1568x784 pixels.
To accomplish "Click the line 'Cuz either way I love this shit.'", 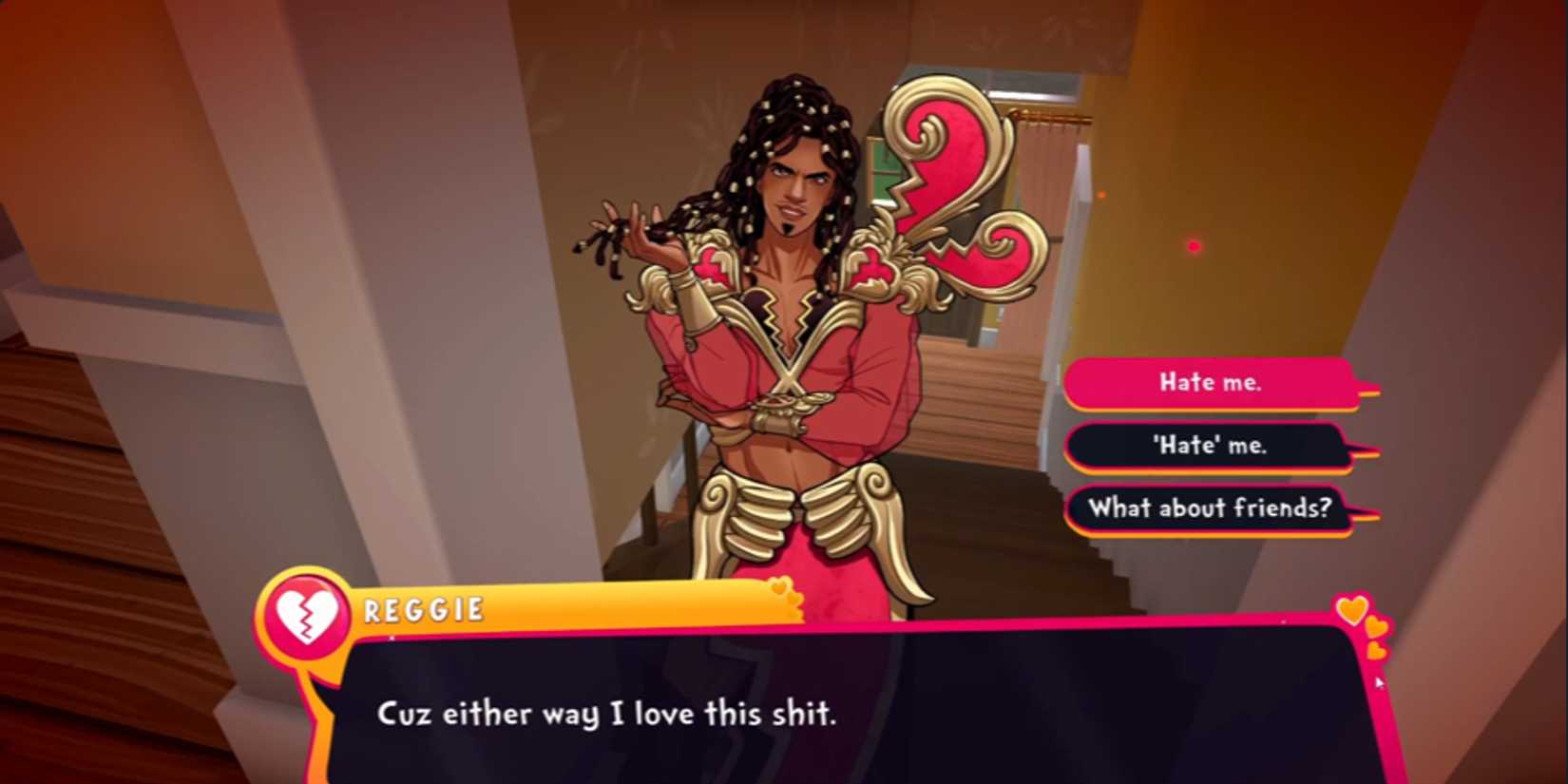I will point(609,715).
